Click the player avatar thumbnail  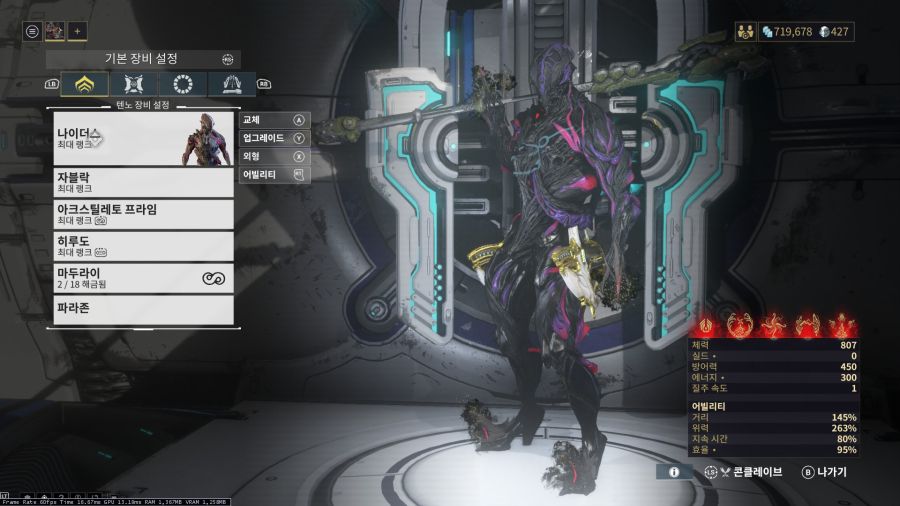point(54,31)
